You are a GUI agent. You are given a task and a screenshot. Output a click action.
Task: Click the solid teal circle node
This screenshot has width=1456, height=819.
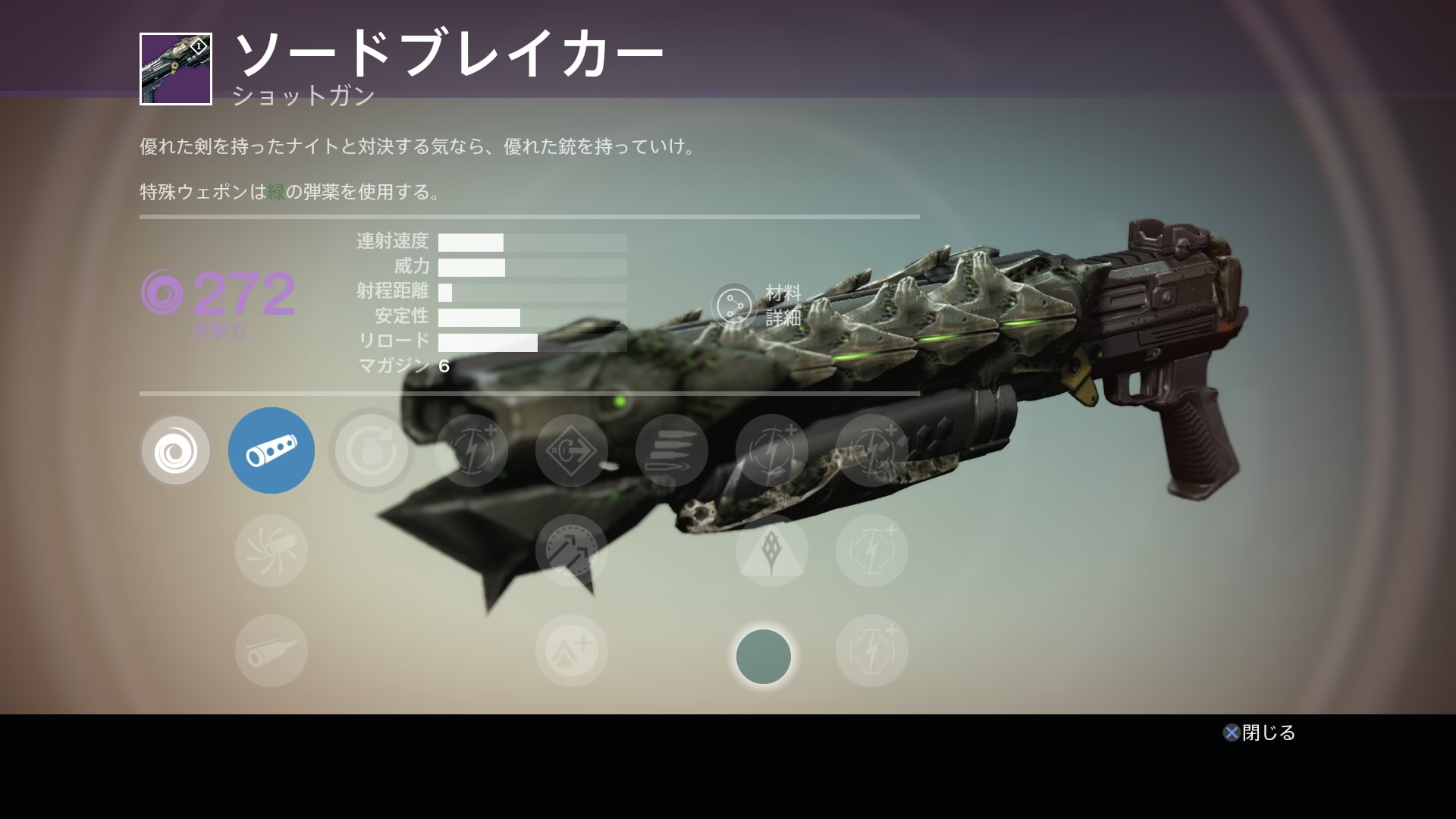764,657
